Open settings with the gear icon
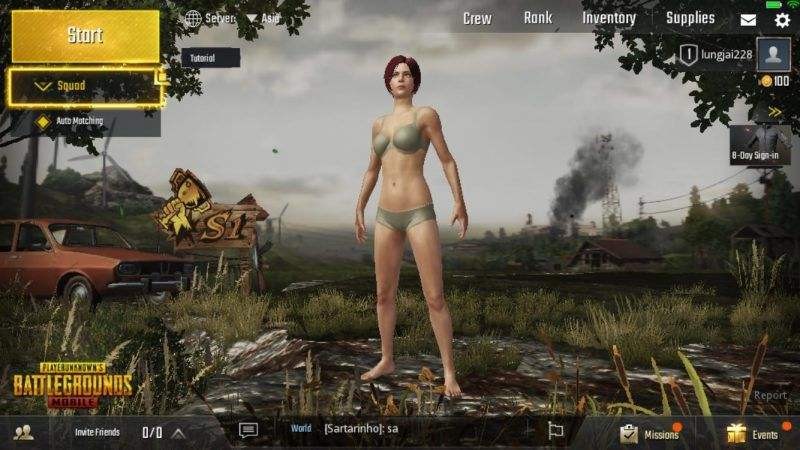Screen dimensions: 800x450 click(781, 19)
